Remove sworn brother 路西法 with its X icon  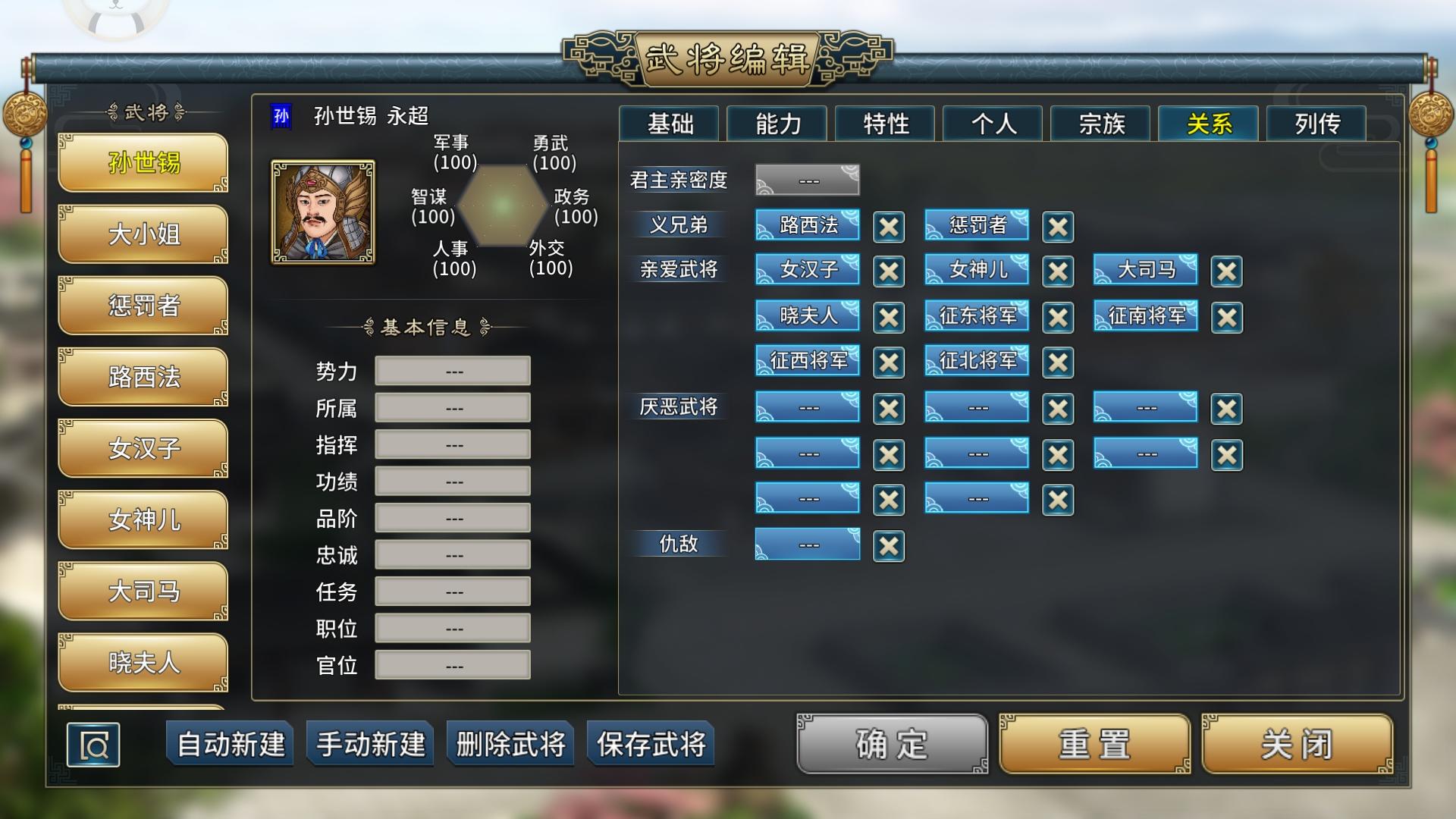pos(888,226)
